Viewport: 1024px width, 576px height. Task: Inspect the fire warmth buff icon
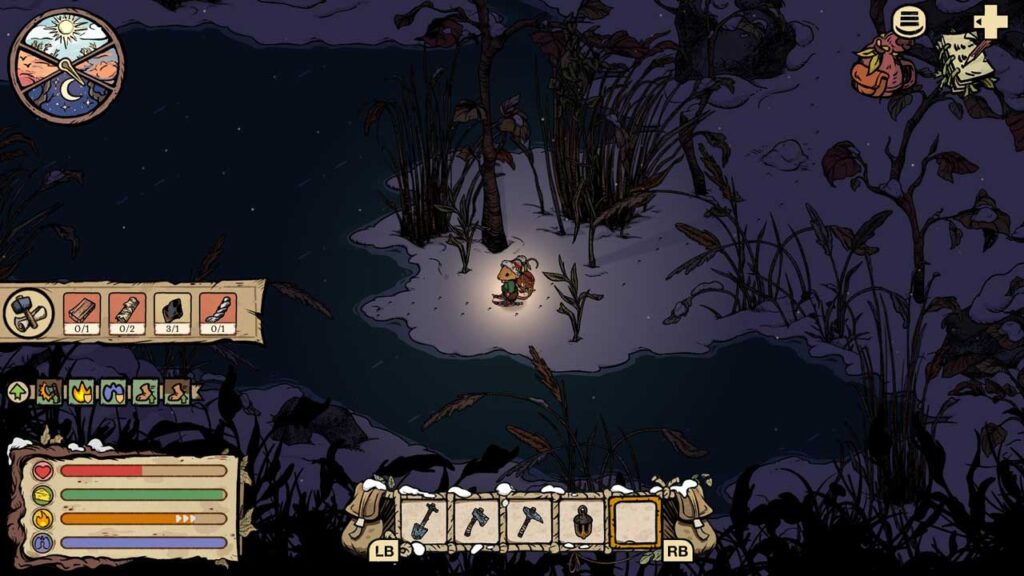coord(81,391)
